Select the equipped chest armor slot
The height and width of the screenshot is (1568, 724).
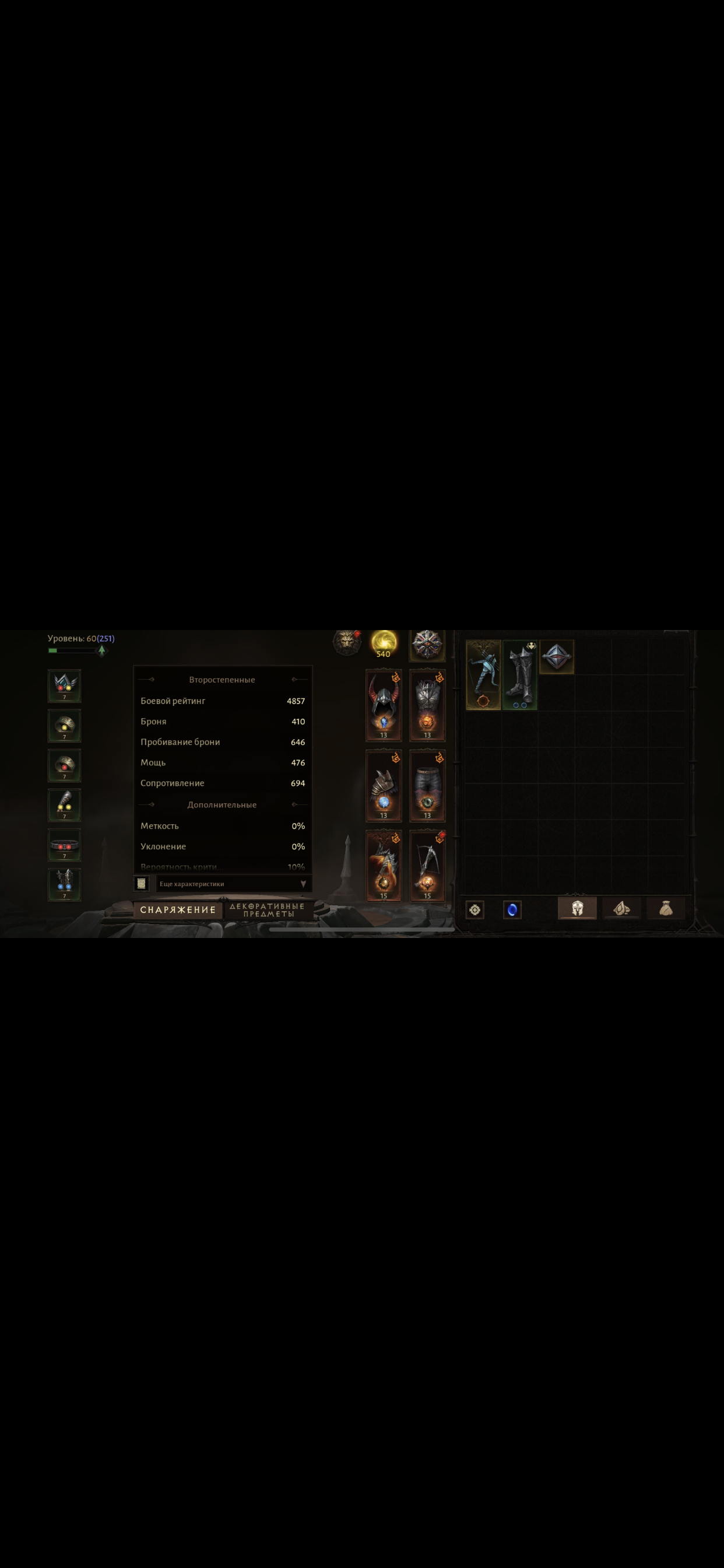coord(427,705)
